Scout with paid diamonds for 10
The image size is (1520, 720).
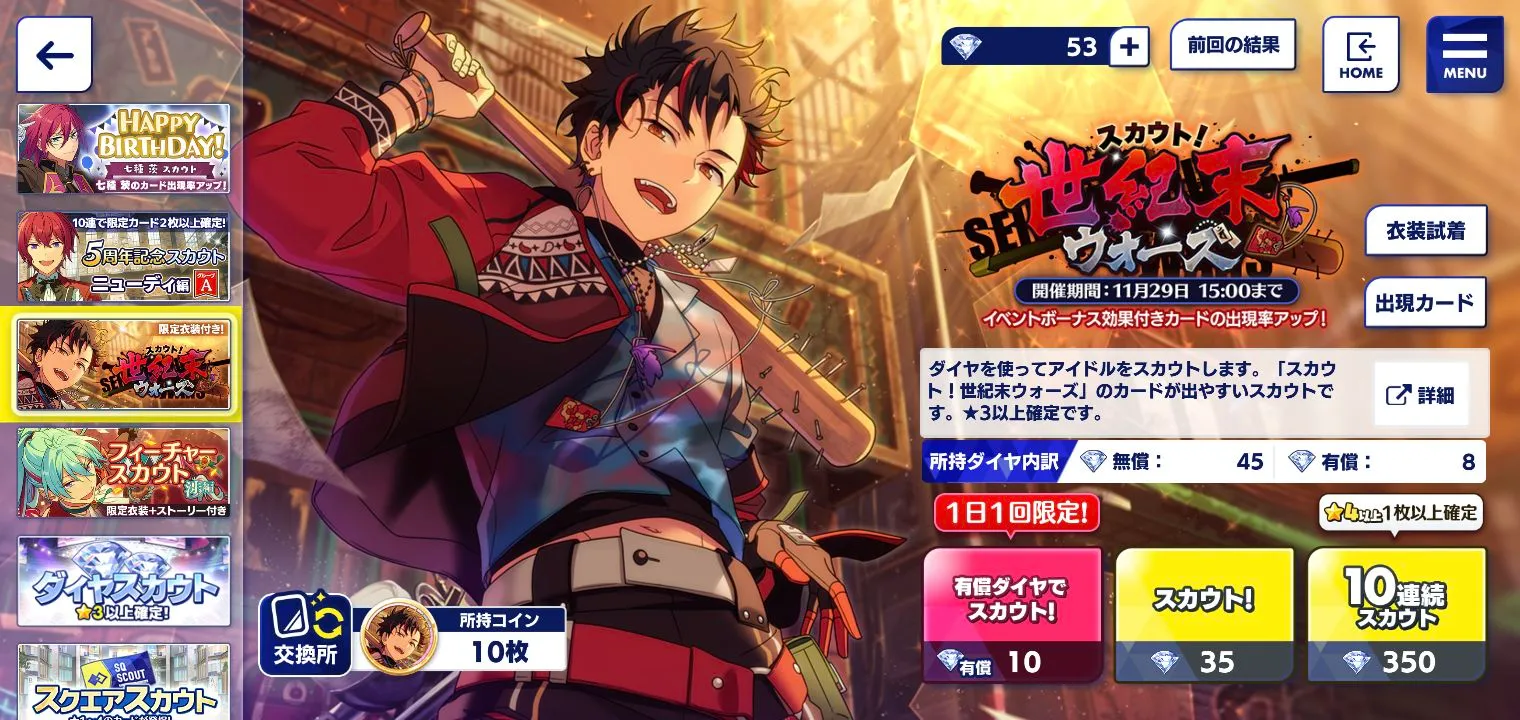tap(1011, 614)
